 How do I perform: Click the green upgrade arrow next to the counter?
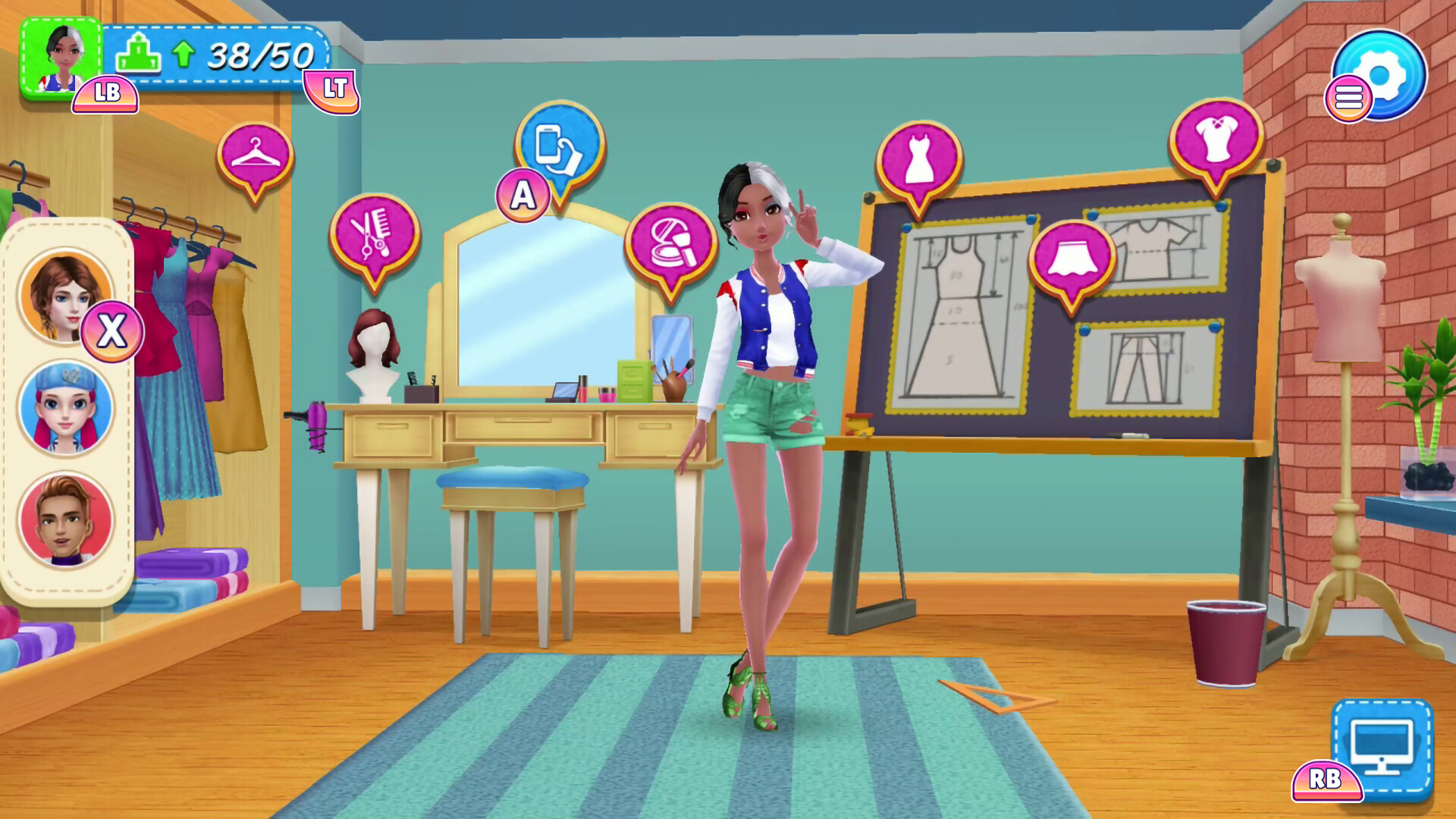(184, 53)
